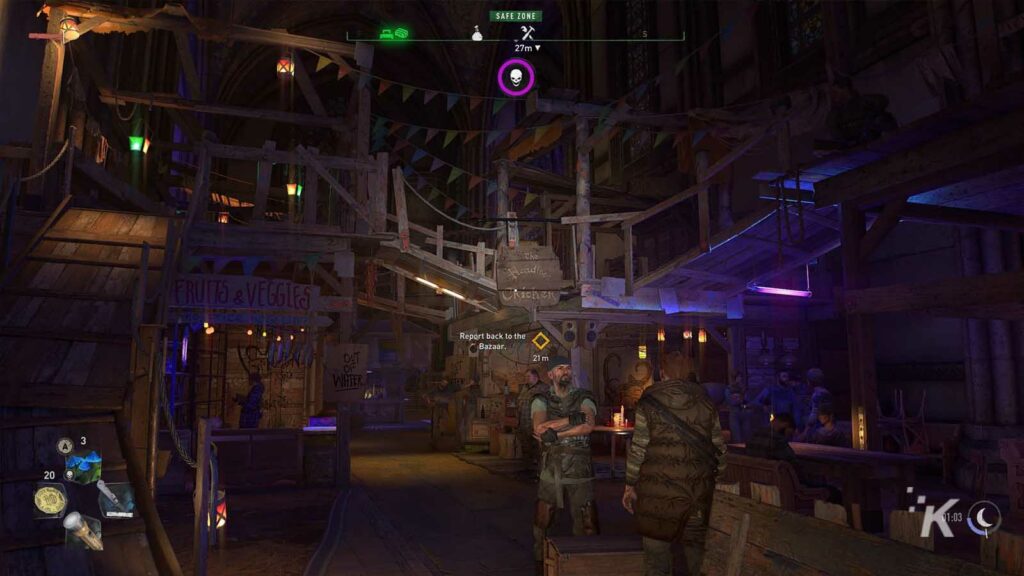The width and height of the screenshot is (1024, 576).
Task: Choose the flashlight slot in the item wheel
Action: pyautogui.click(x=84, y=531)
